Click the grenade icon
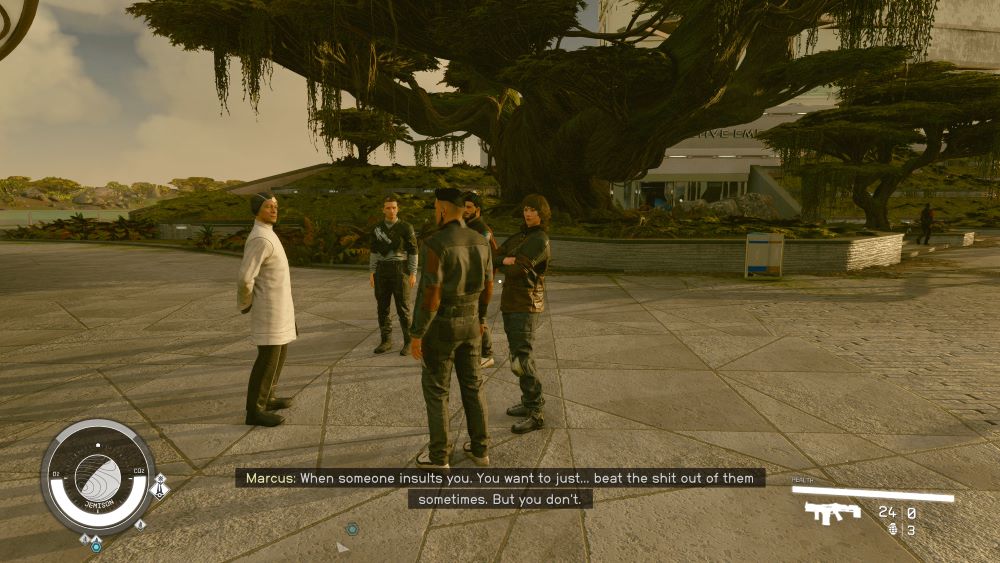Screen dimensions: 1000x563 click(x=891, y=530)
